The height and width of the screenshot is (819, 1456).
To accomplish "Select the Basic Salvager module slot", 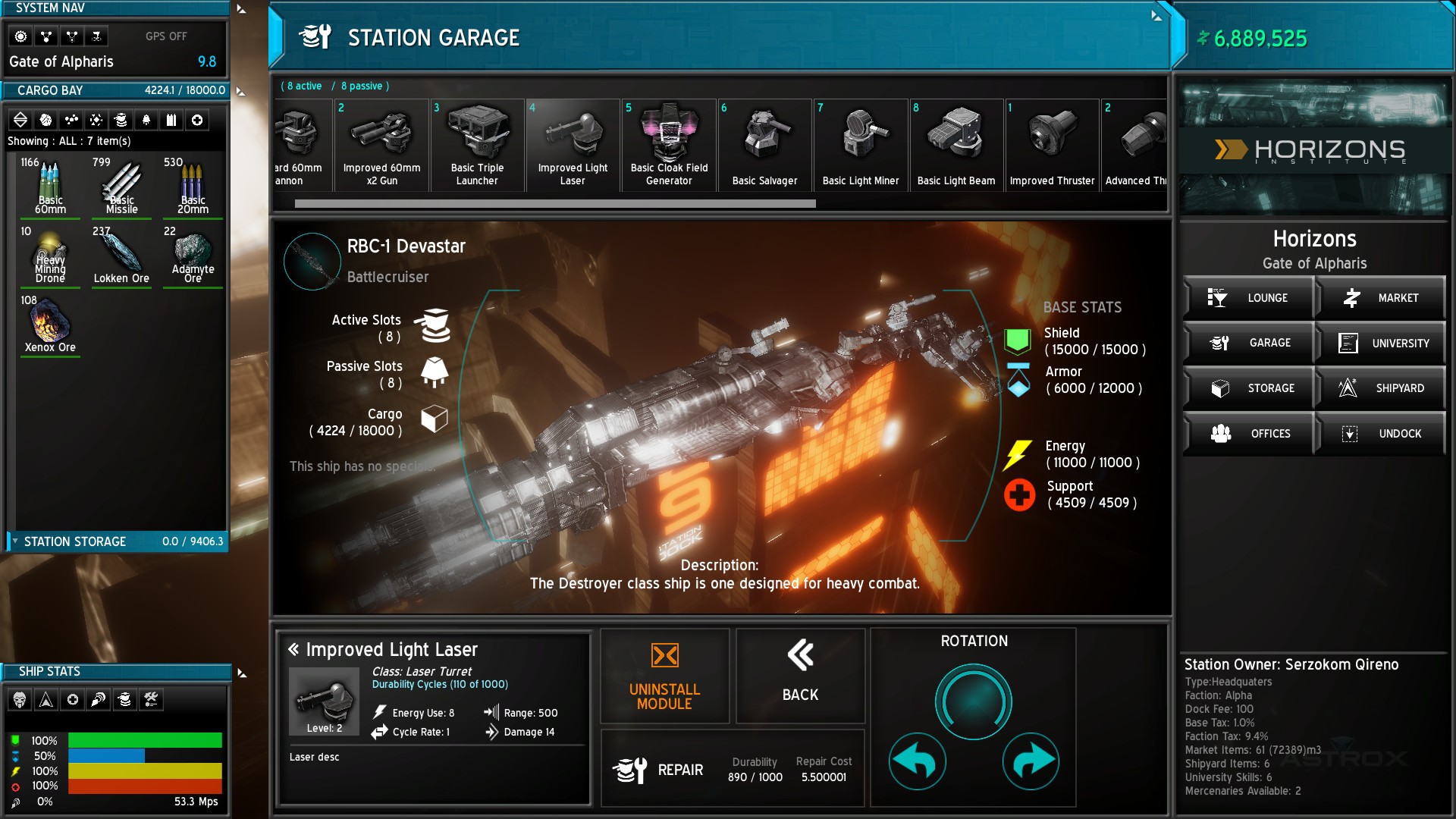I will click(x=764, y=144).
